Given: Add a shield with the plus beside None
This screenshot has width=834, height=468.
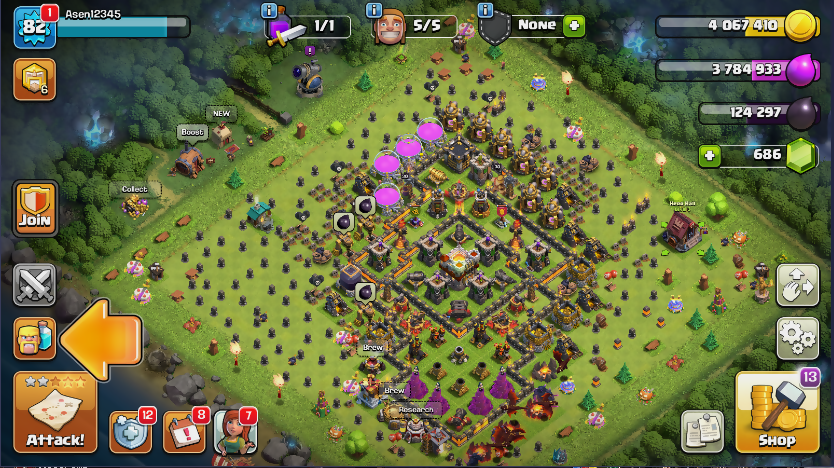Looking at the screenshot, I should click(x=573, y=27).
